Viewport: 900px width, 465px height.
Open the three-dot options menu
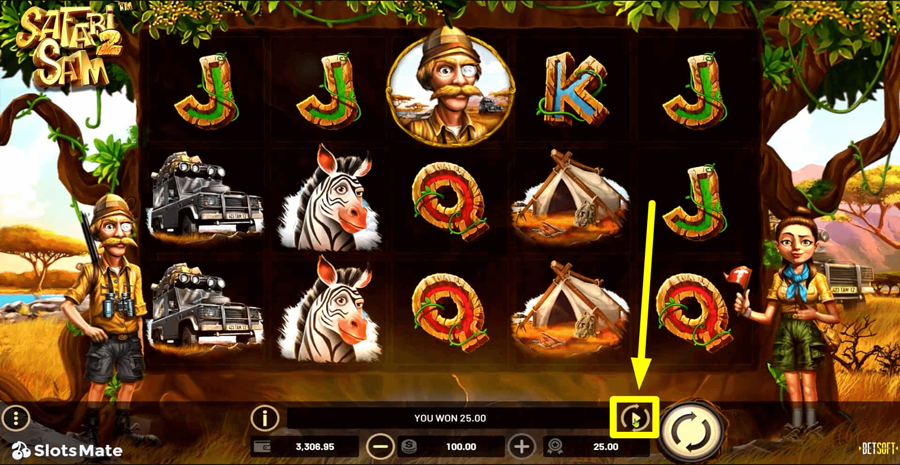(16, 417)
